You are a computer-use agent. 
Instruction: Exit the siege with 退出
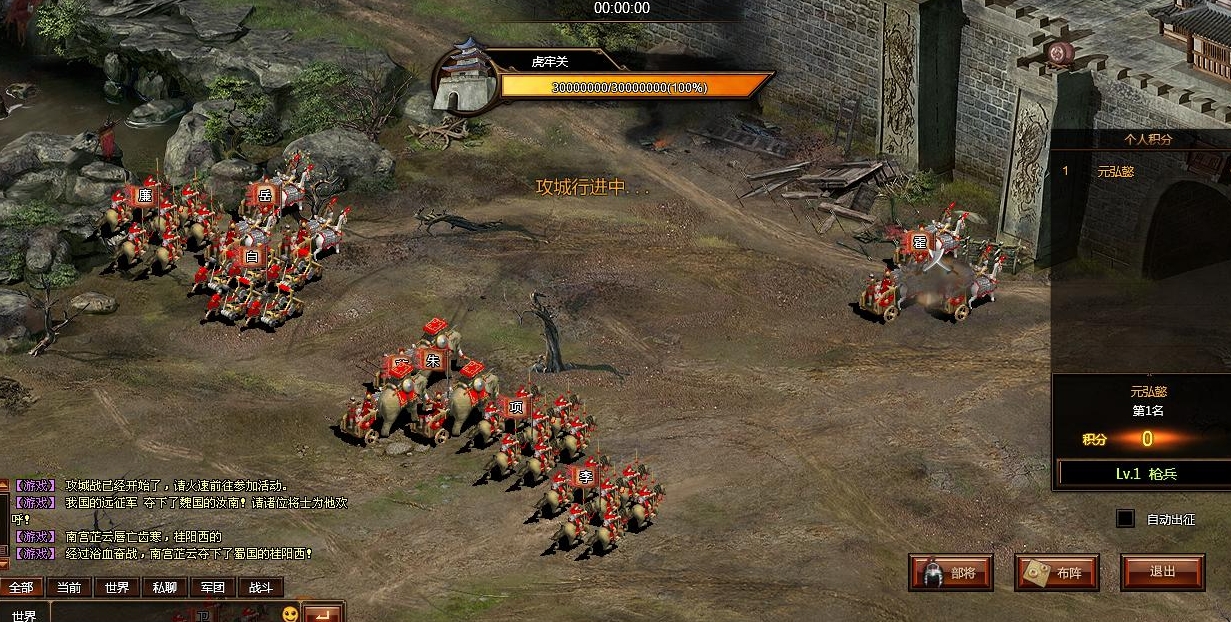coord(1162,572)
